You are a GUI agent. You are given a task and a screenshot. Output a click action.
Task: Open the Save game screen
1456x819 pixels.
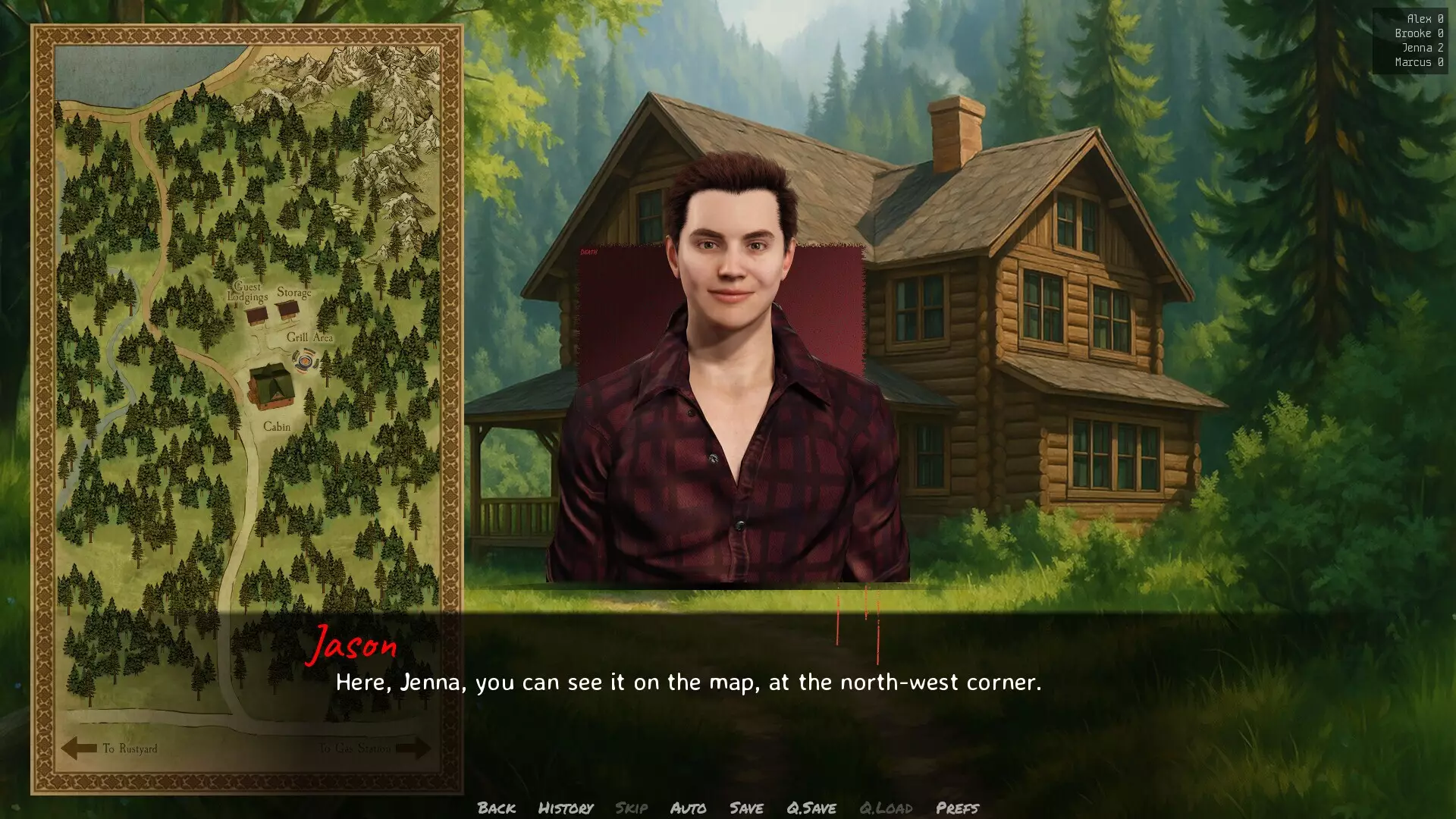click(x=746, y=808)
